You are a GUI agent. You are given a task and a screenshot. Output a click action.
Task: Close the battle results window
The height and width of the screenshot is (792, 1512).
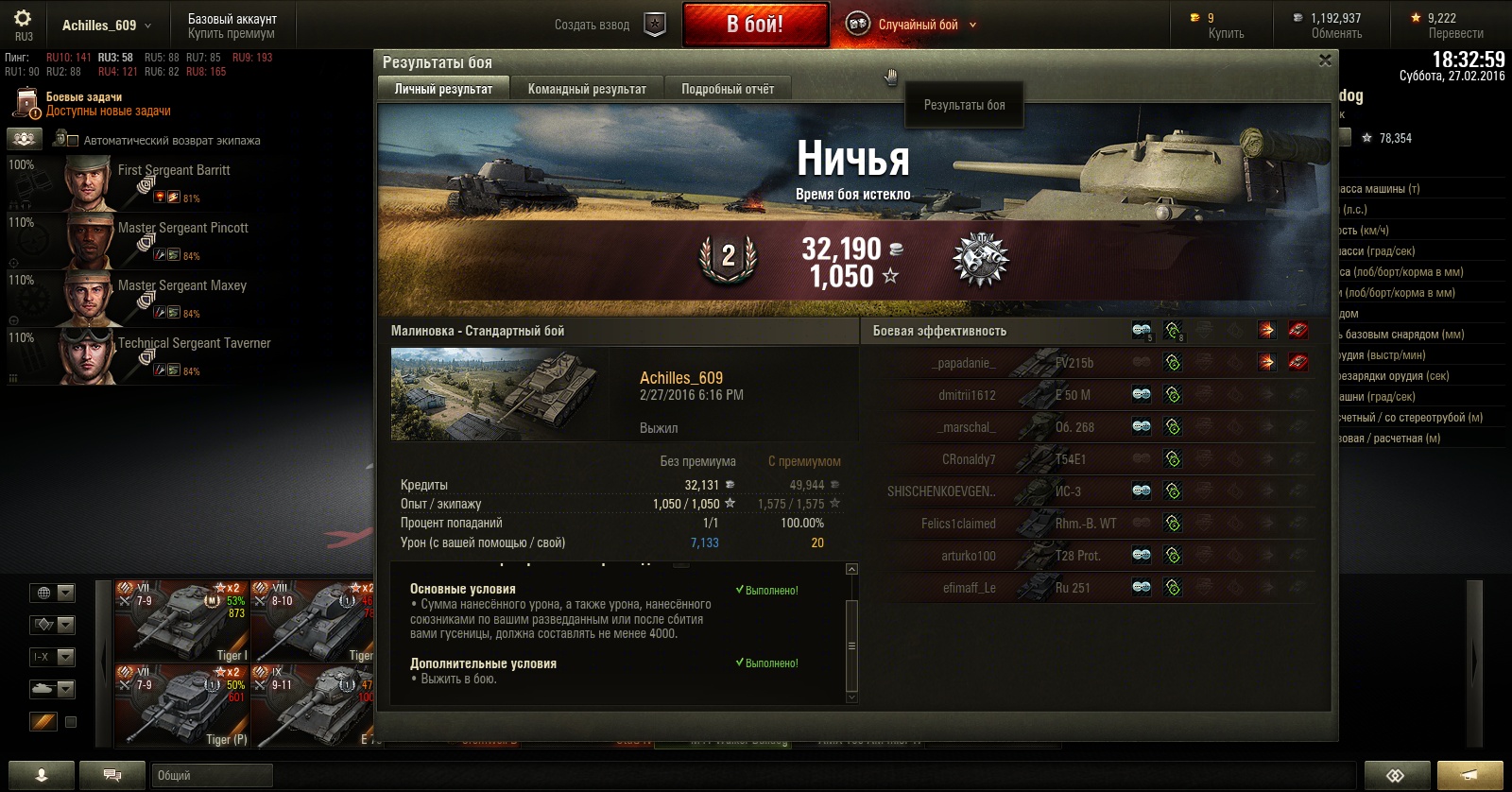coord(1325,60)
